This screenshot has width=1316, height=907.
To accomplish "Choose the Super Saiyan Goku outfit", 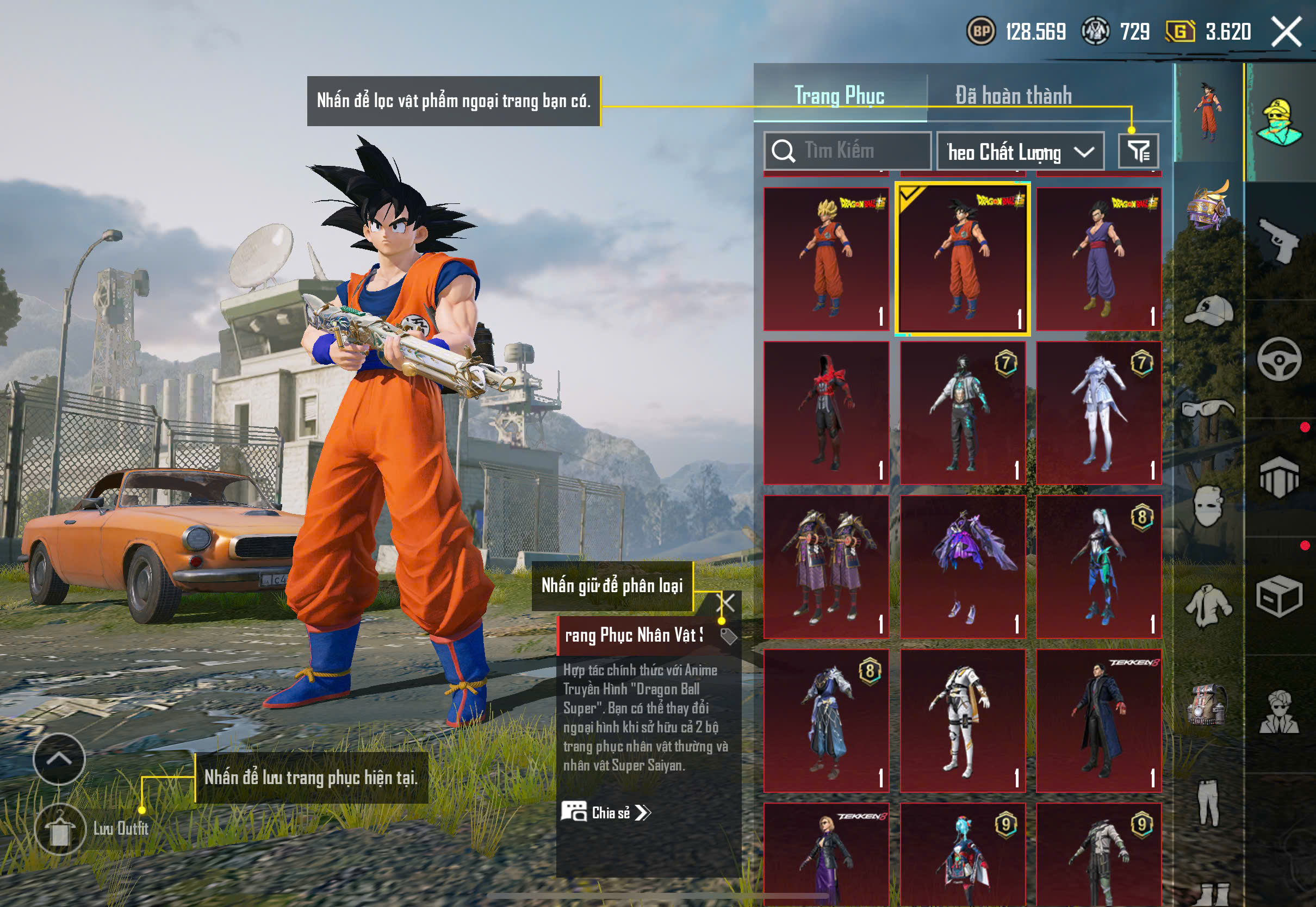I will tap(826, 259).
